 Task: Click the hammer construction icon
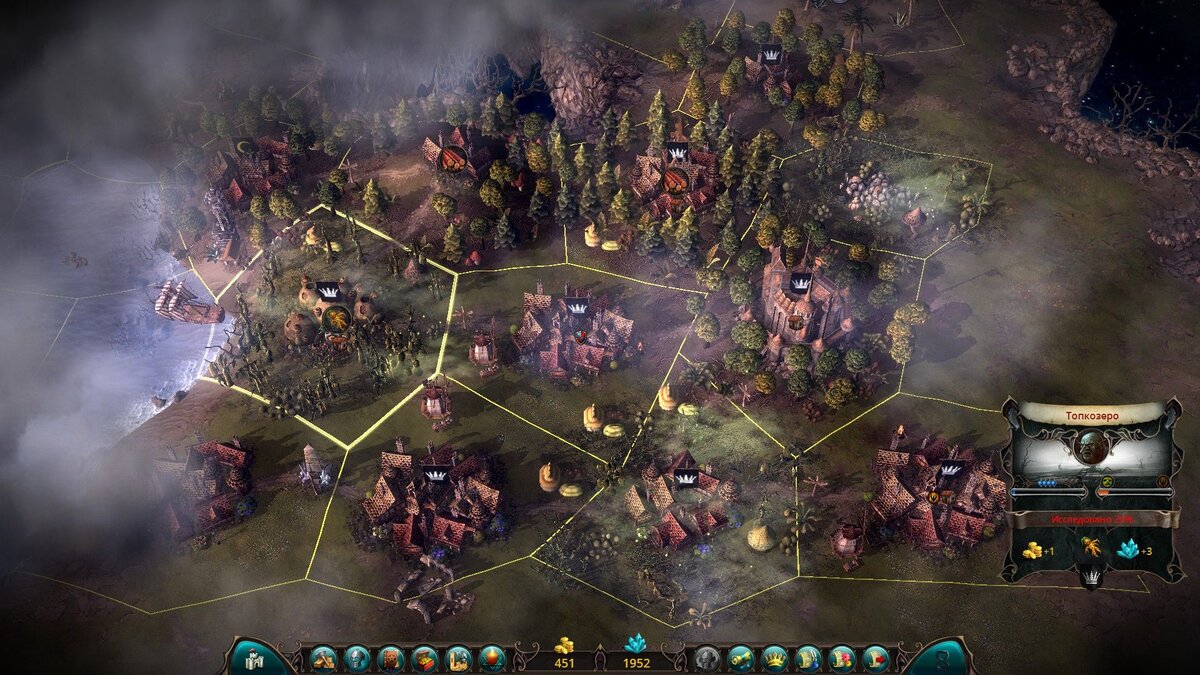point(323,658)
